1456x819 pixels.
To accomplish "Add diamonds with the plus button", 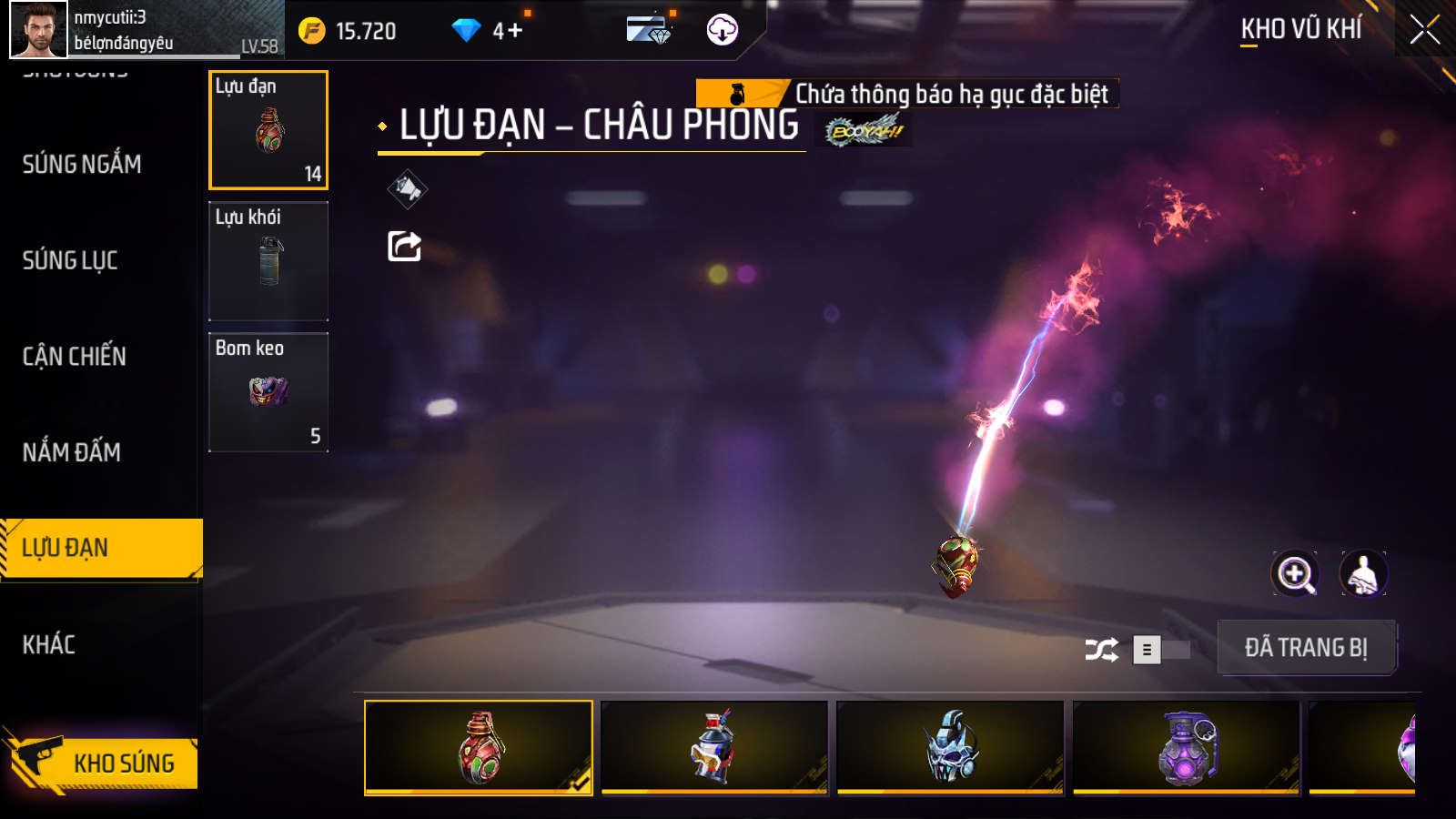I will (x=515, y=31).
